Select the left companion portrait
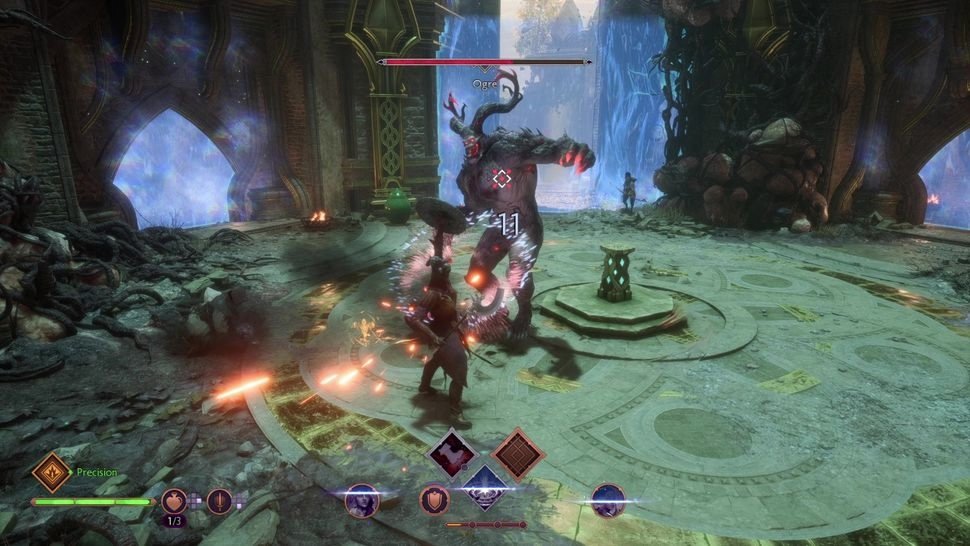Screen dimensions: 970x546 (361, 499)
